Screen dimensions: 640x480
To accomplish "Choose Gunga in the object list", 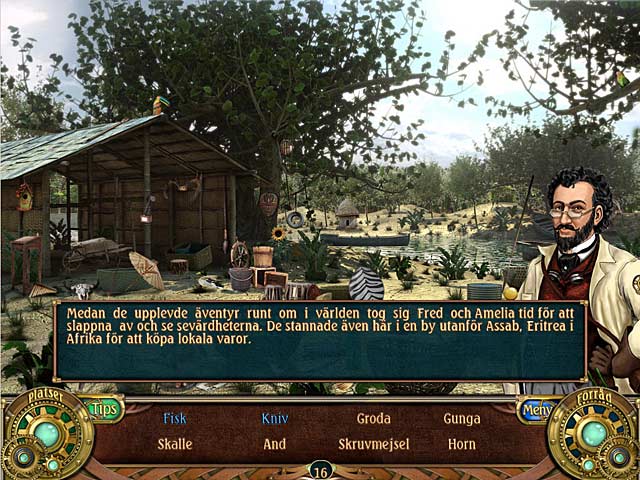I will click(x=462, y=419).
